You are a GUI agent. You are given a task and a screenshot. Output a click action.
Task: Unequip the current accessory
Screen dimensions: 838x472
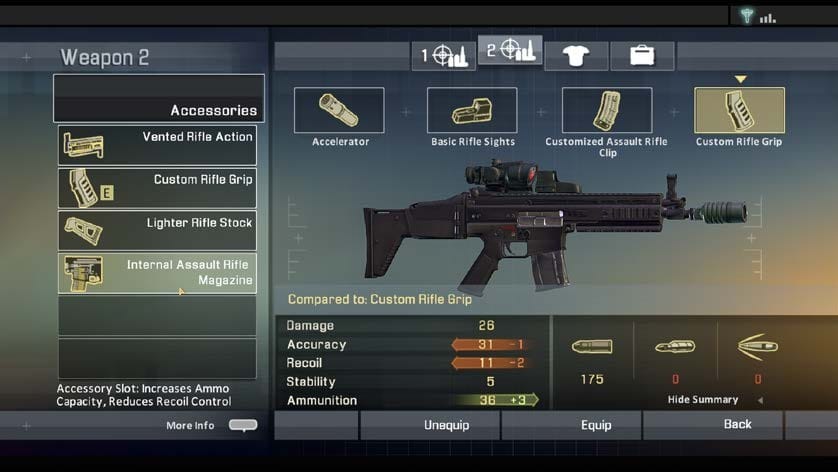point(446,425)
